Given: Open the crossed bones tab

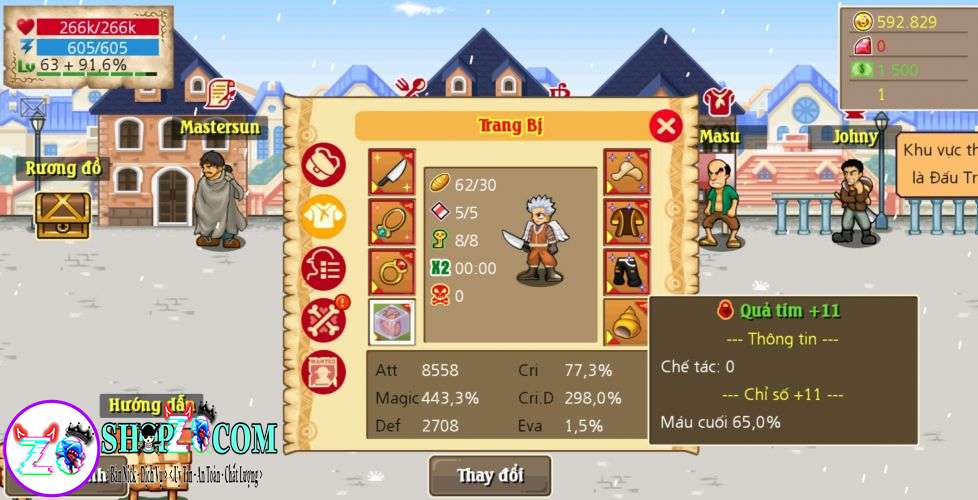Looking at the screenshot, I should [x=323, y=319].
